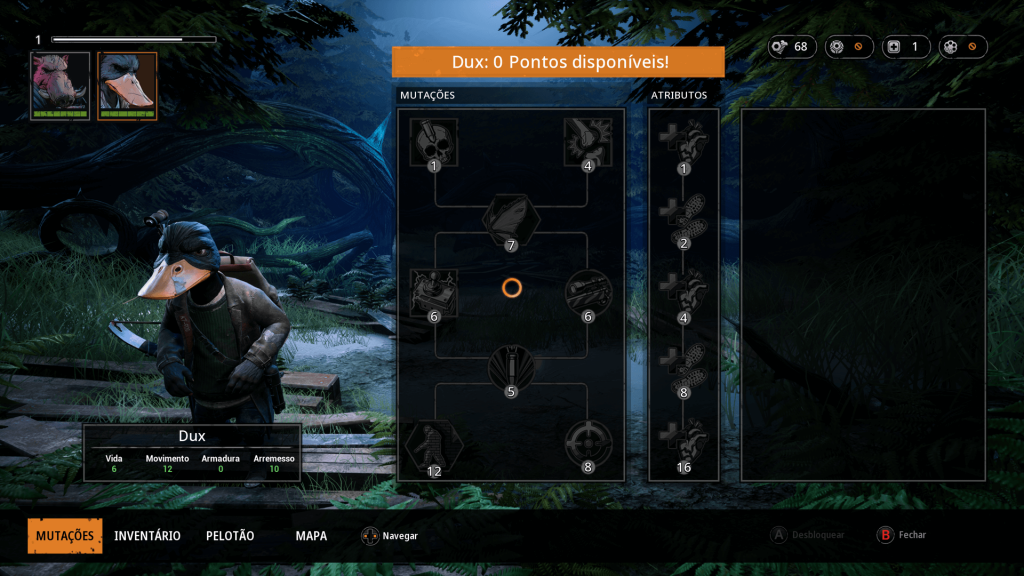Select the walking figure mutation costing 12
Screen dimensions: 1024x576
434,443
